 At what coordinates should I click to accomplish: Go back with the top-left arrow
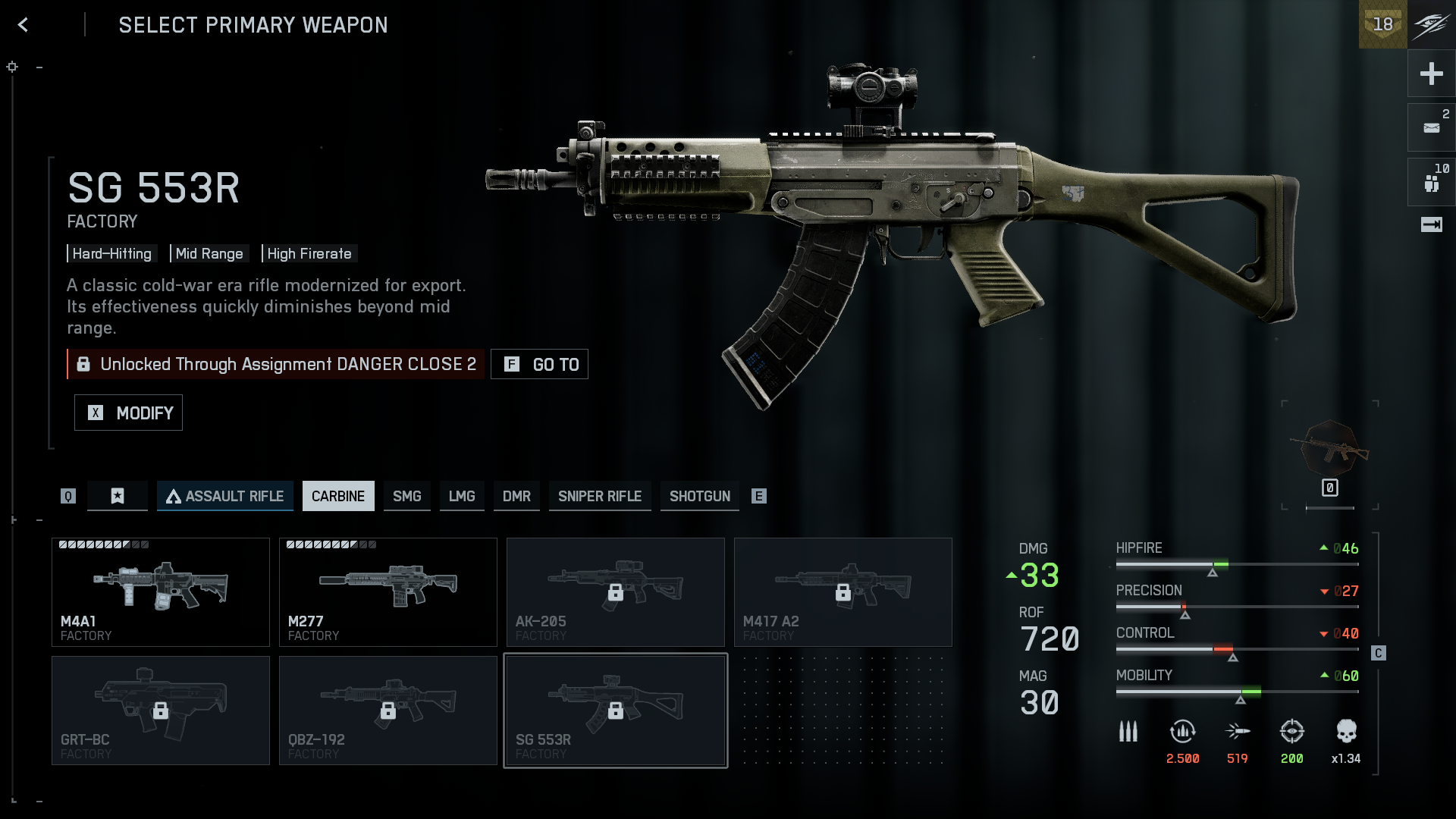[x=23, y=25]
